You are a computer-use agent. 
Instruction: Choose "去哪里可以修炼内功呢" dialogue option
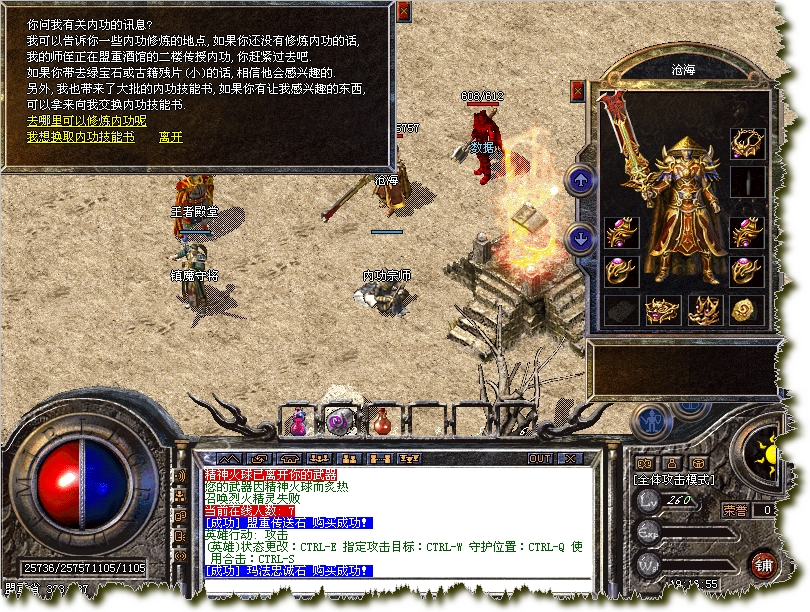[86, 121]
